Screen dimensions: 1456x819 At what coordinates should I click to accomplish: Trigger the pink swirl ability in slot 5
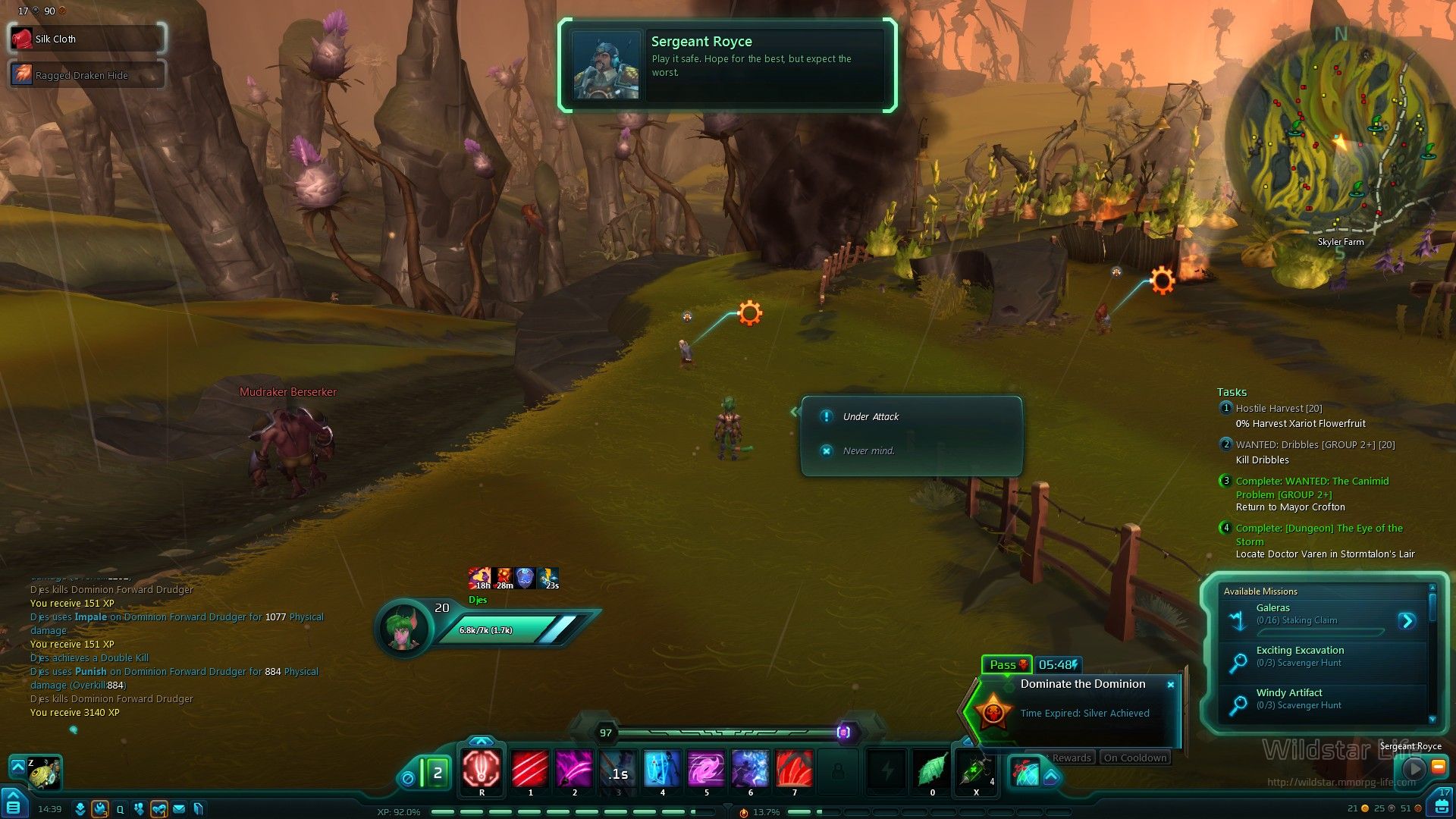tap(706, 768)
